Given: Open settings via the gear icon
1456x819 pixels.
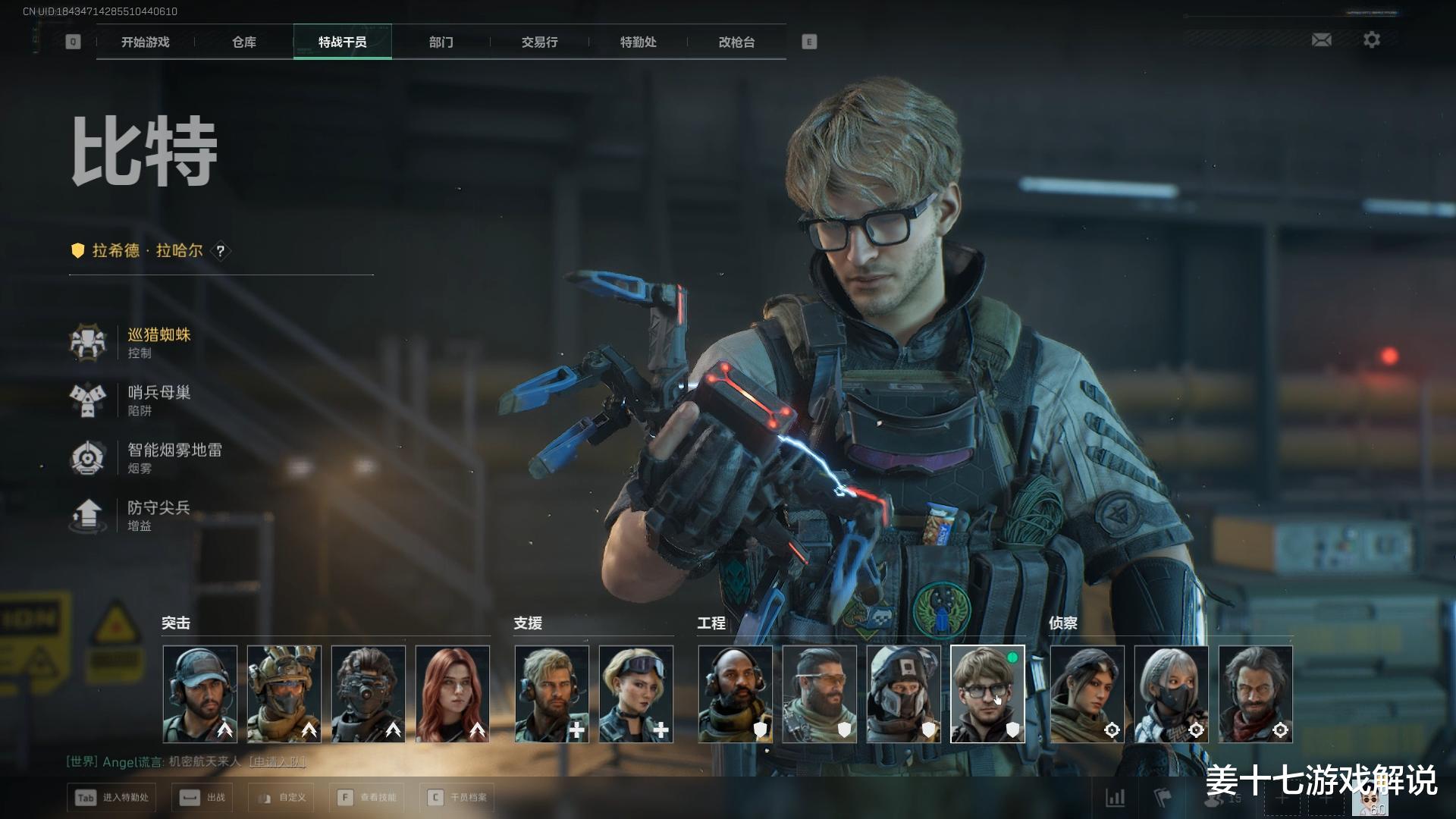Looking at the screenshot, I should pyautogui.click(x=1371, y=40).
